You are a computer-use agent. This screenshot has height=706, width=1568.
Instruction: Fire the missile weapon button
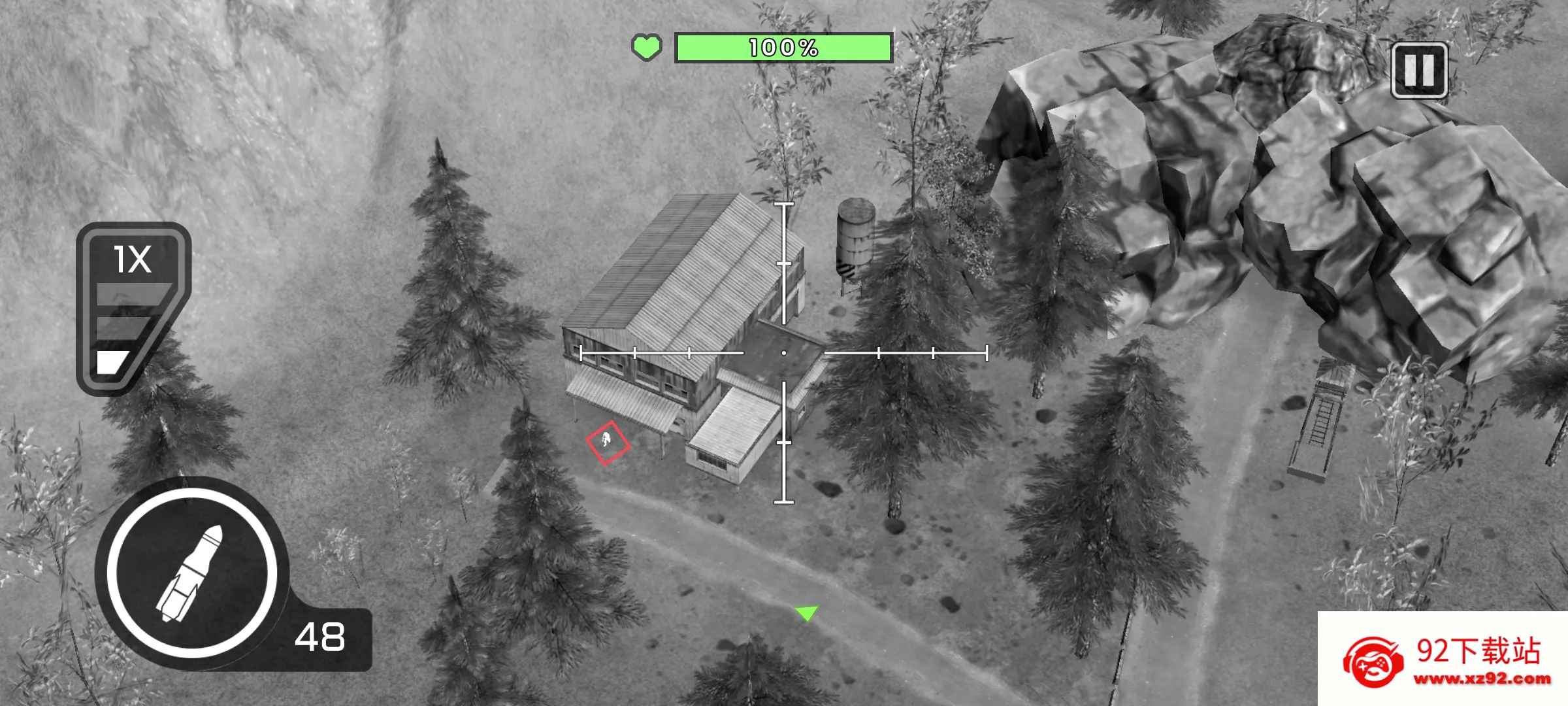[192, 573]
